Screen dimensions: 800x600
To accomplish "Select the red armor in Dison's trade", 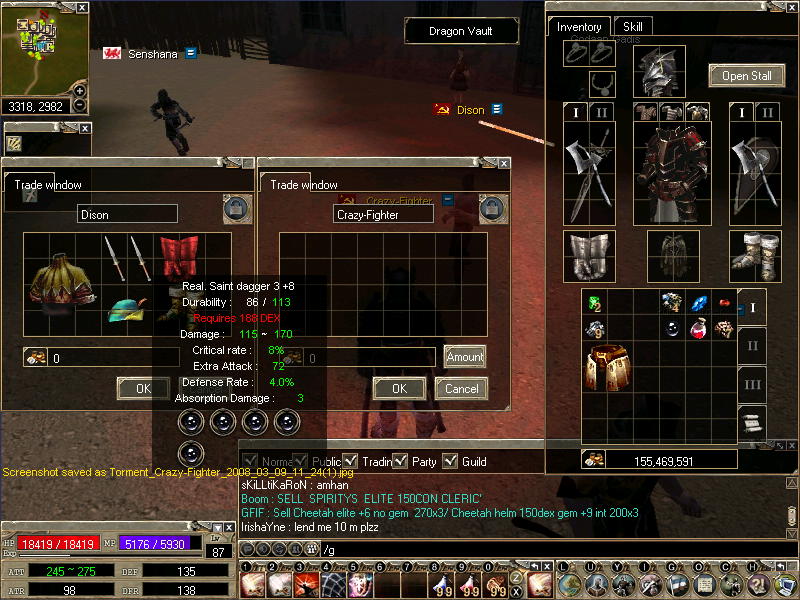I will 179,258.
